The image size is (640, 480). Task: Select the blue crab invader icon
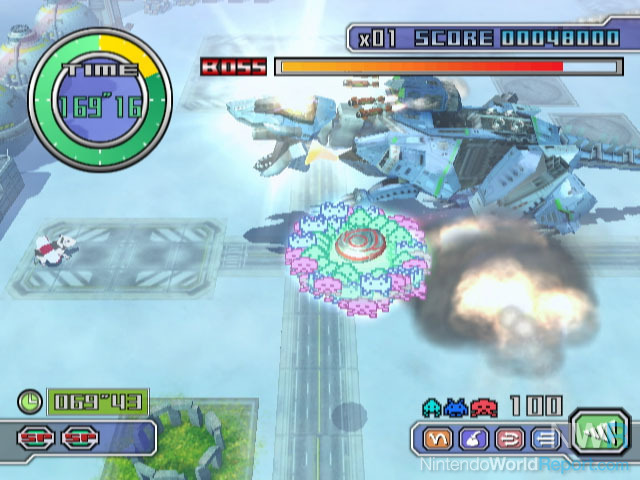tap(456, 407)
